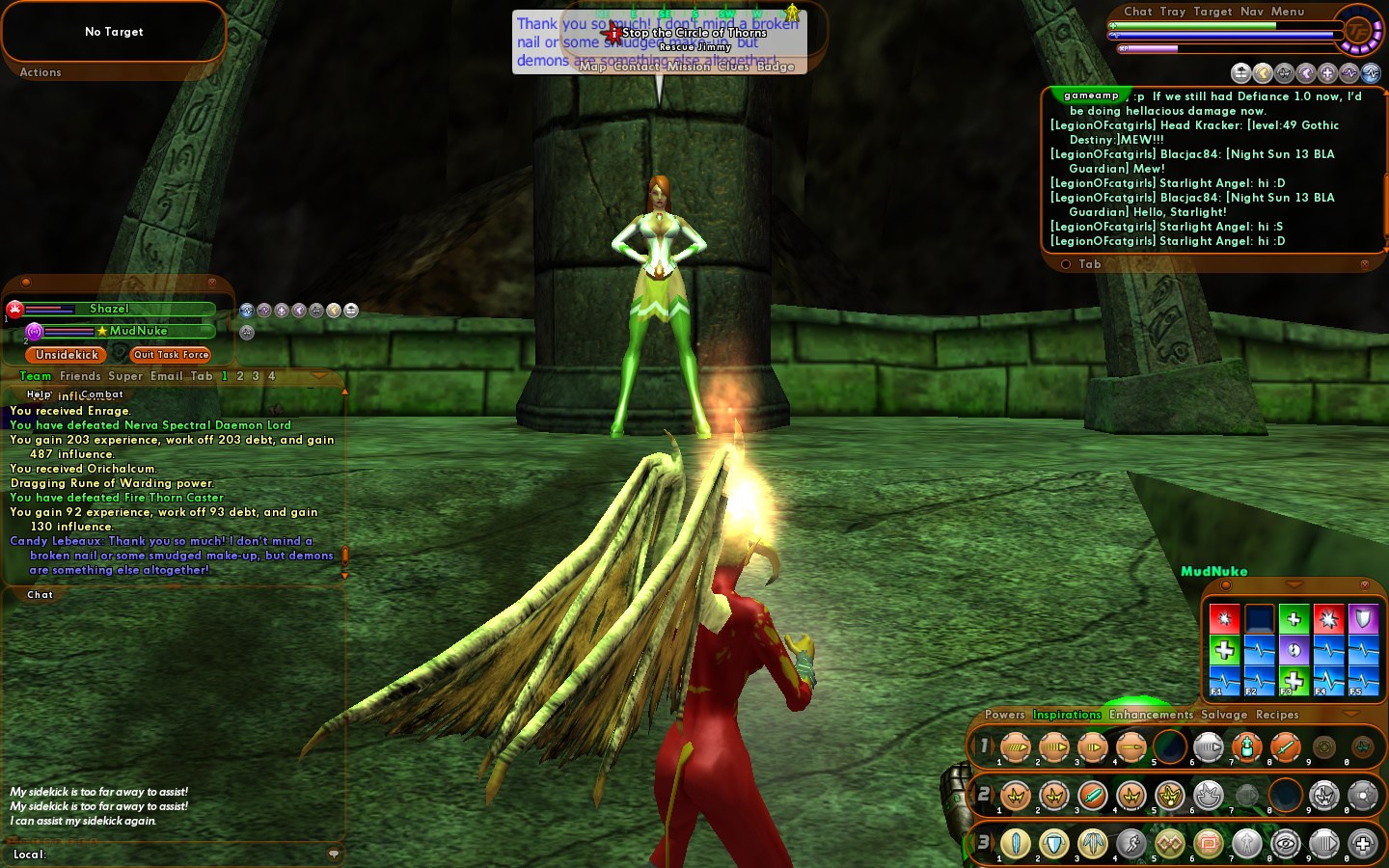Open the Menu option in status window
The width and height of the screenshot is (1389, 868).
coord(1287,12)
